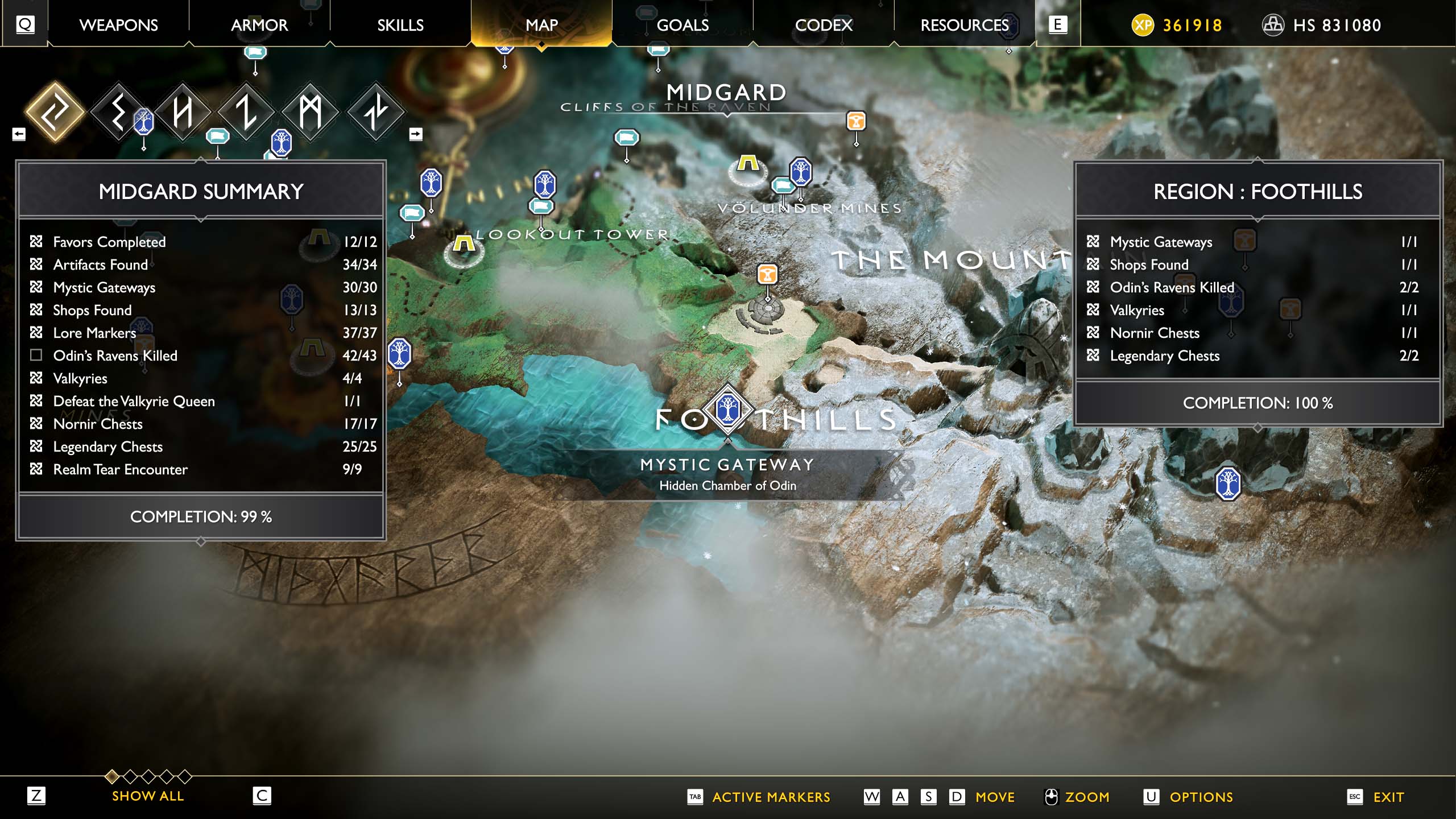This screenshot has width=1456, height=819.
Task: Open Active Markers list
Action: [771, 797]
